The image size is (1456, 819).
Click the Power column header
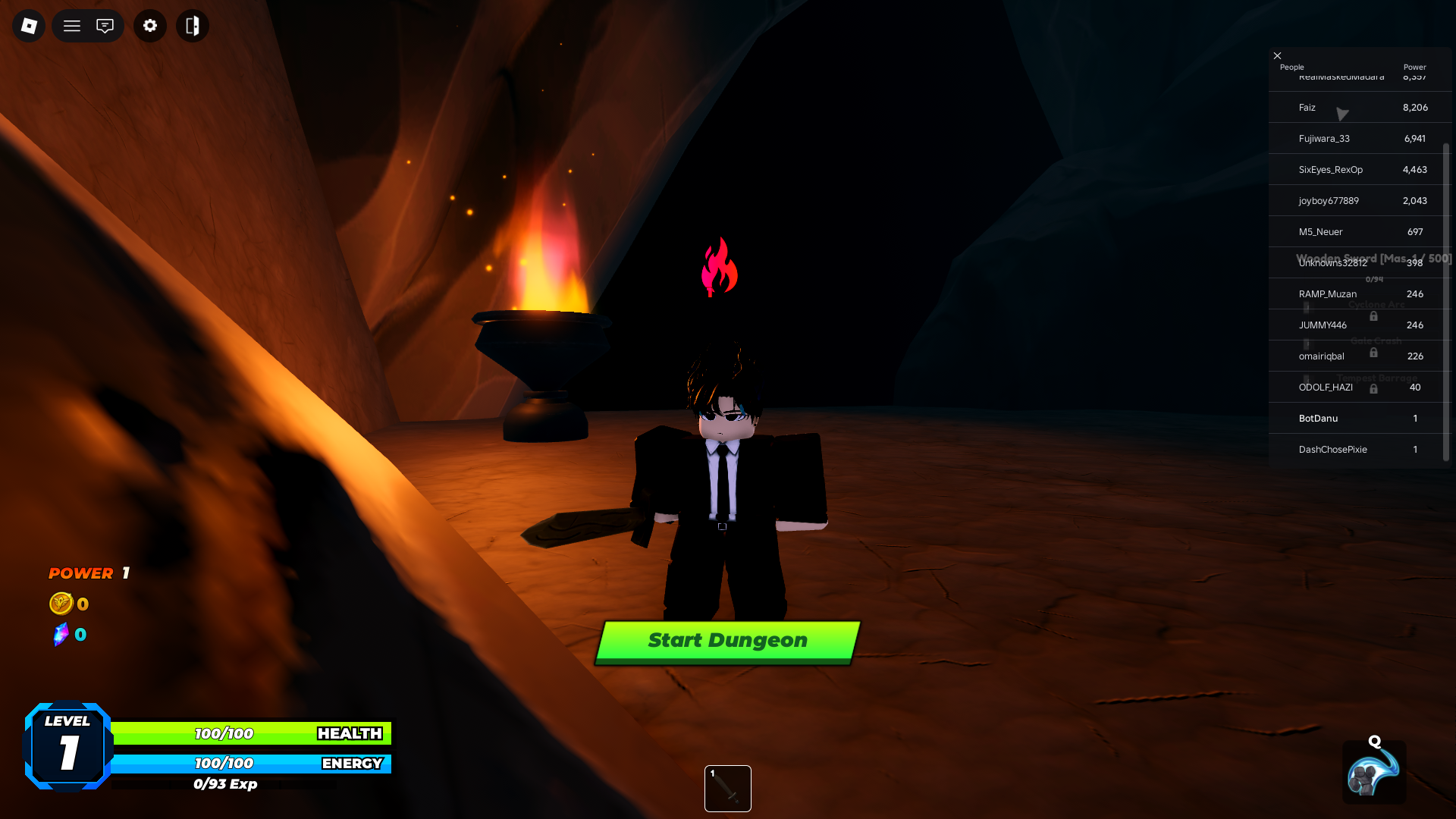coord(1414,67)
